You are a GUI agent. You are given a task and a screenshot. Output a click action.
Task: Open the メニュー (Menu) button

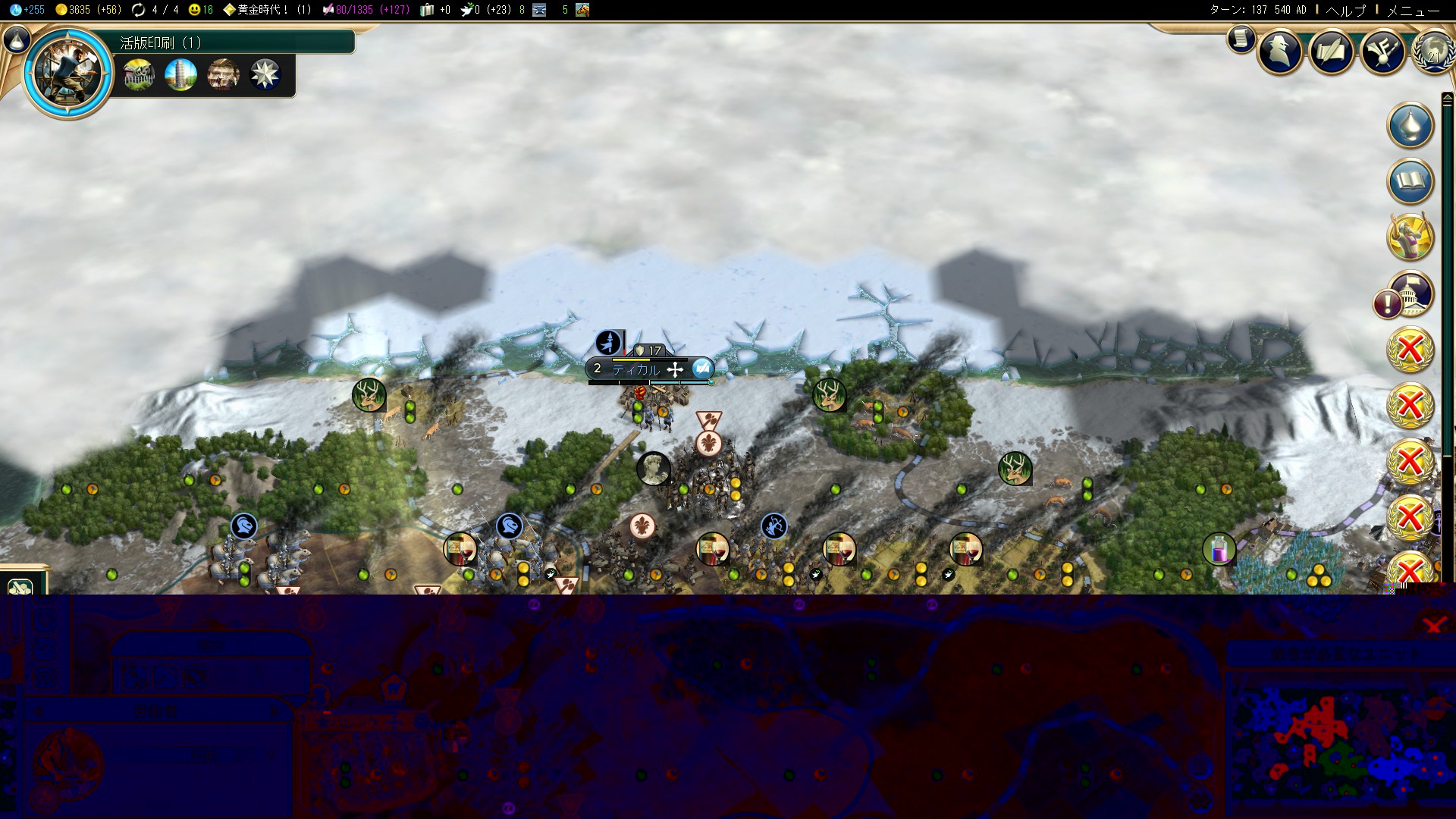pyautogui.click(x=1412, y=11)
